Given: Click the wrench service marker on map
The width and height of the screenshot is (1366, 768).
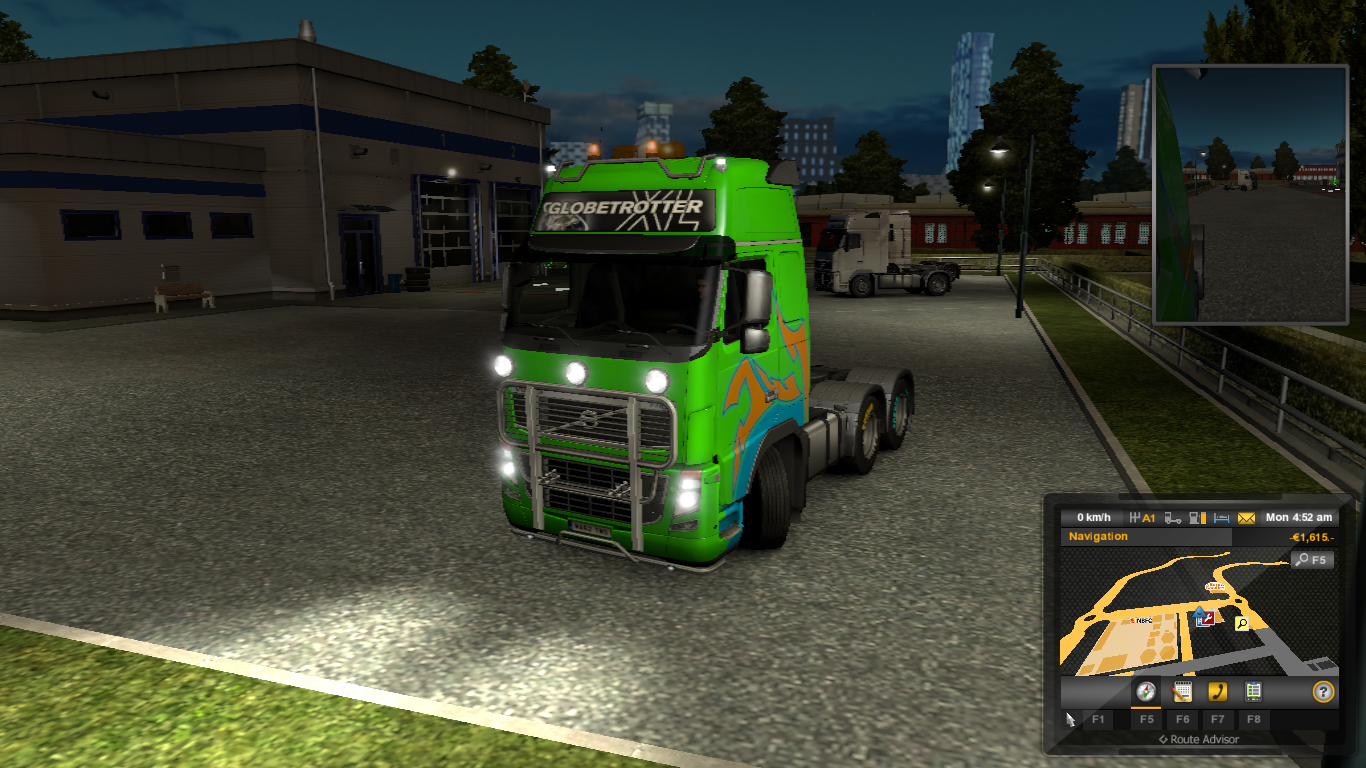Looking at the screenshot, I should (1209, 619).
